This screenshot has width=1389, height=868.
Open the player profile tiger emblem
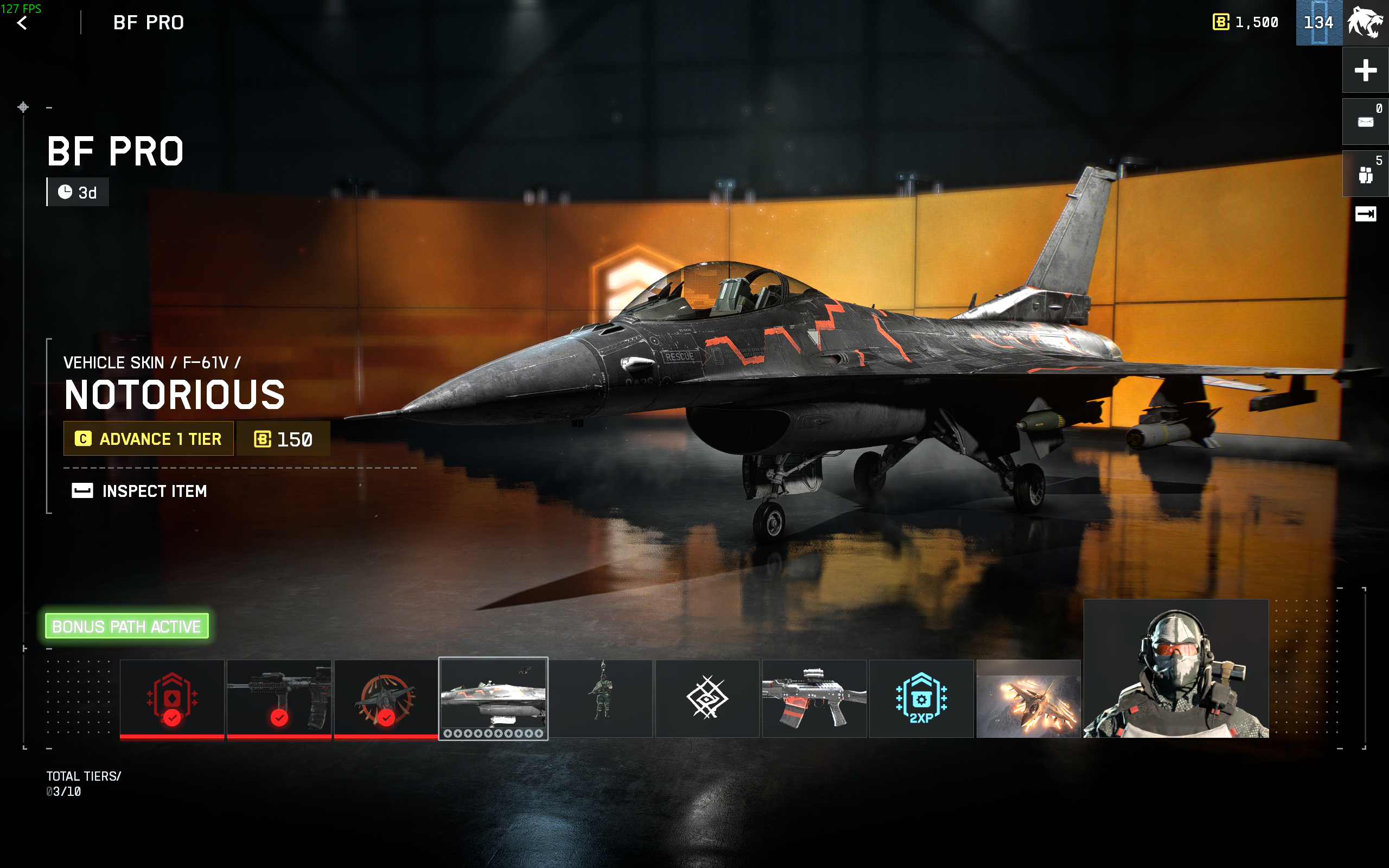1366,23
